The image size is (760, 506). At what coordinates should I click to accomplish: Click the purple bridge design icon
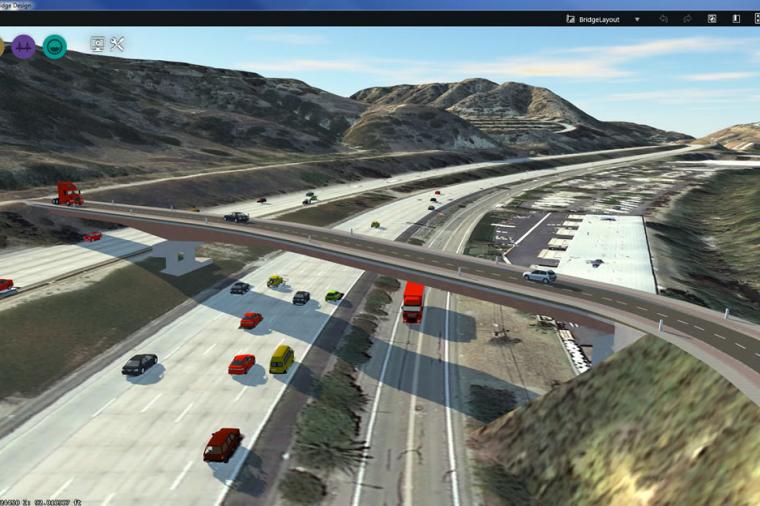click(23, 46)
